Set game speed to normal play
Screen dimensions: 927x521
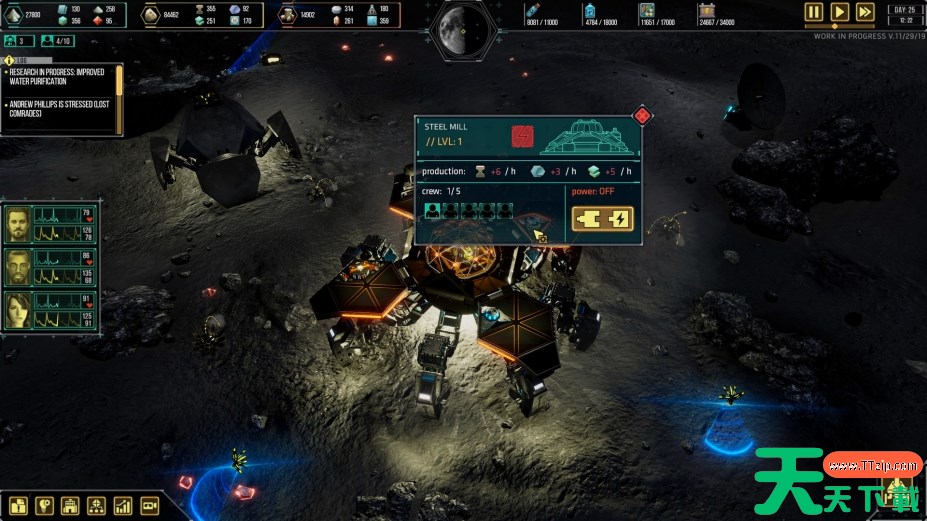click(x=840, y=12)
